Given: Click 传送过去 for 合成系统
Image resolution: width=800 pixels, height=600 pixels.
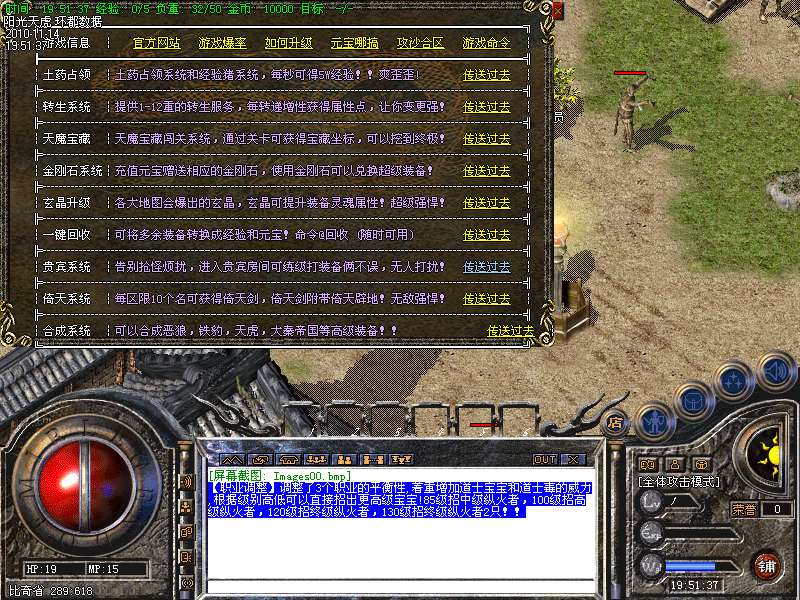Looking at the screenshot, I should (x=511, y=330).
